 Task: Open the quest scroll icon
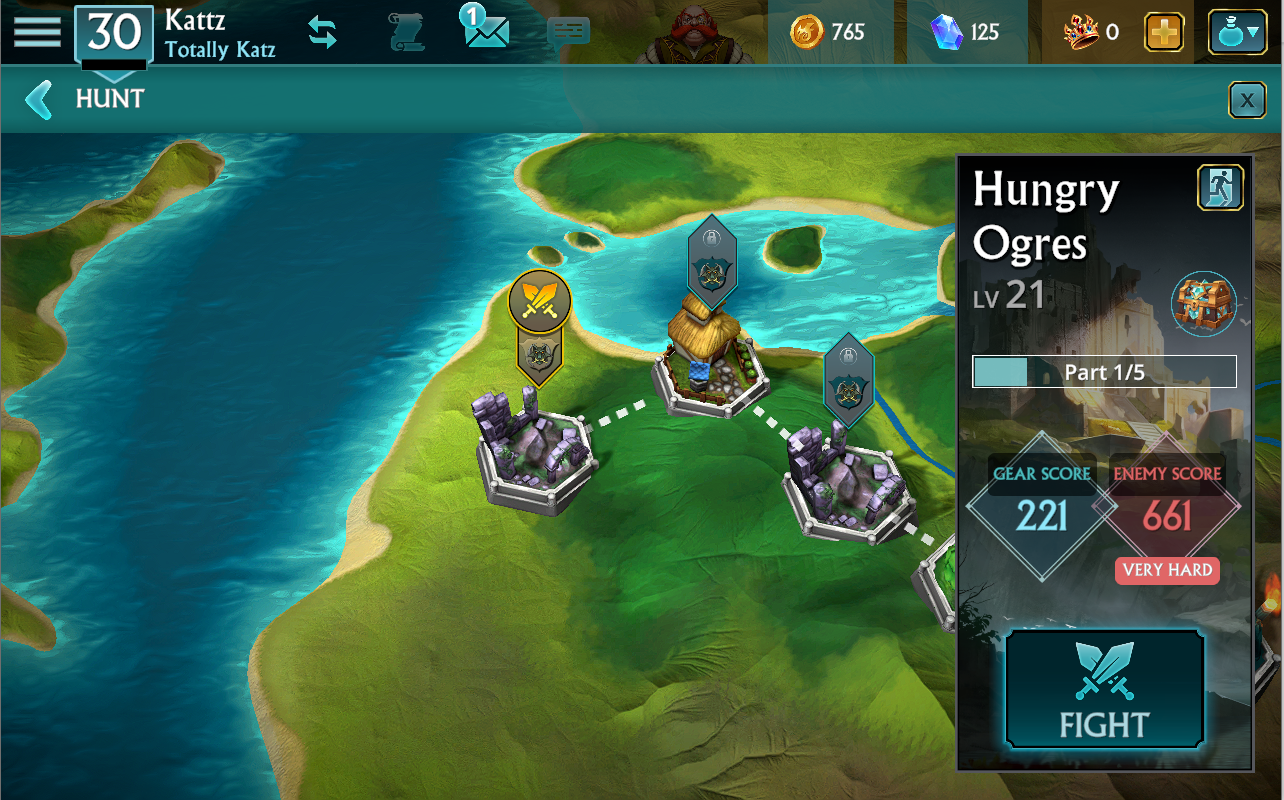pyautogui.click(x=407, y=32)
